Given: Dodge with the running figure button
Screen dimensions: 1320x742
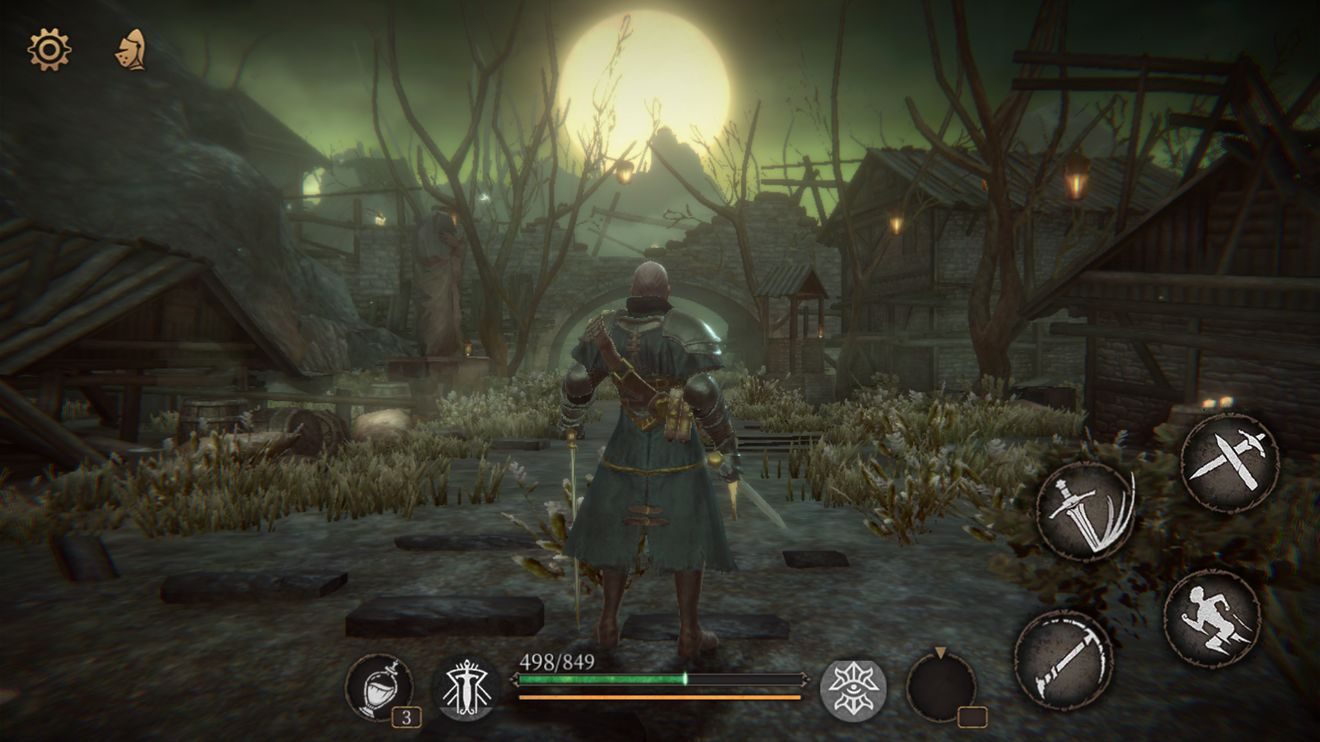Looking at the screenshot, I should tap(1212, 618).
